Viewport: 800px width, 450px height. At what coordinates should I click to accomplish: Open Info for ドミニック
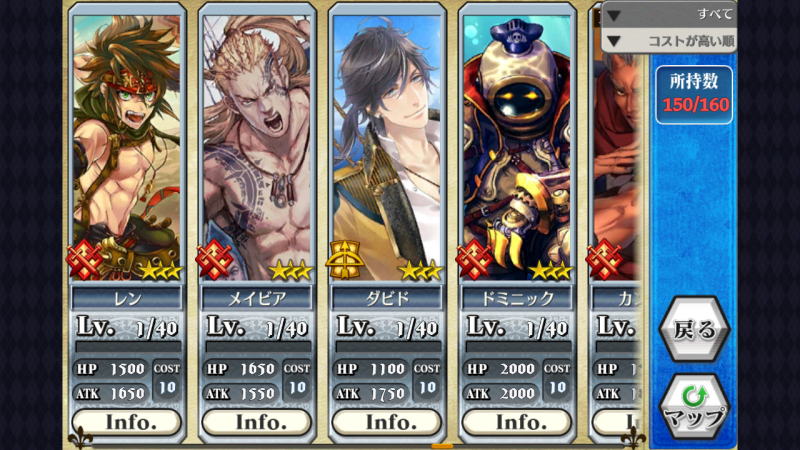[x=517, y=422]
